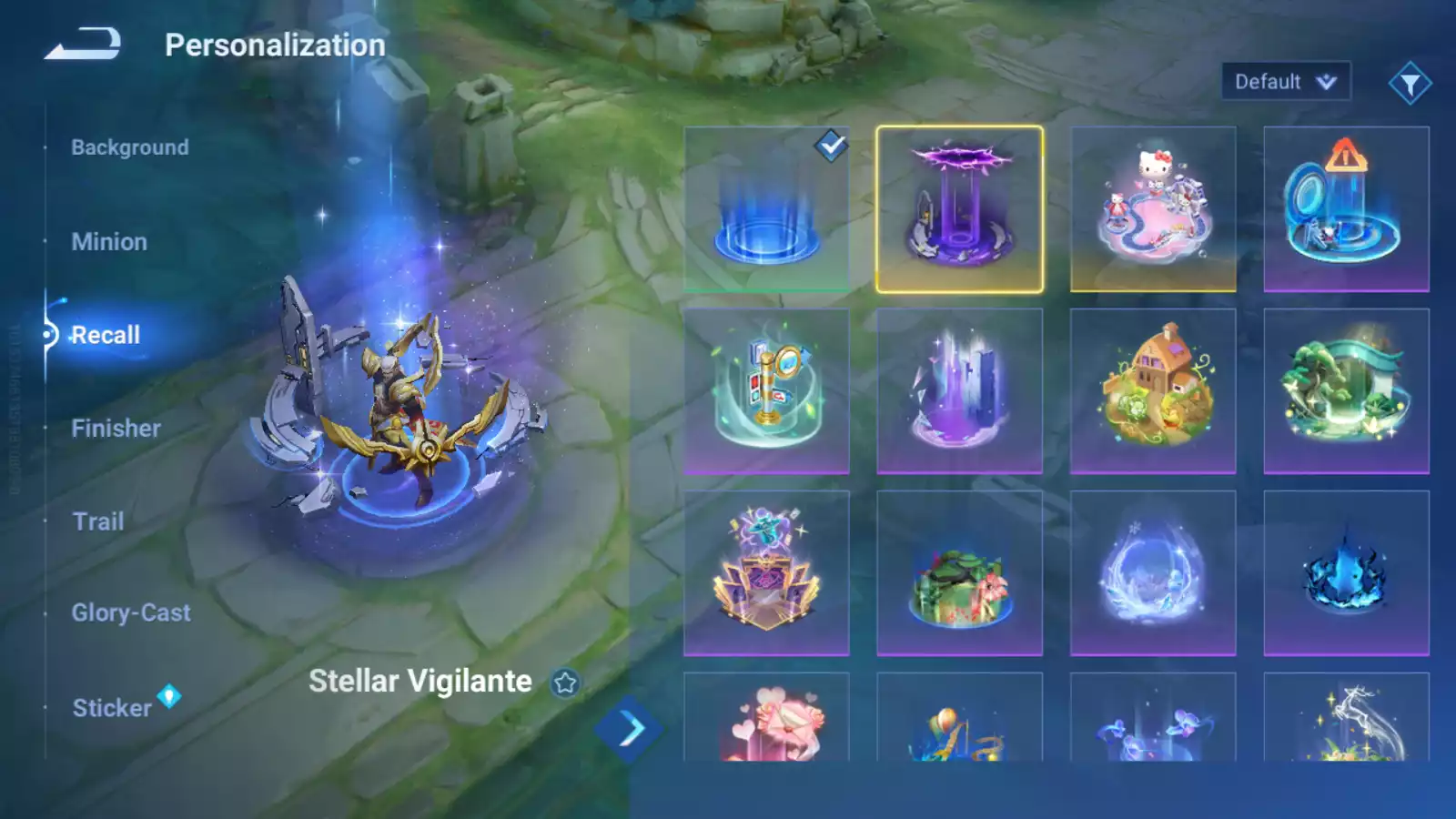
Task: Select the Hello Kitty recall effect
Action: pos(1153,207)
